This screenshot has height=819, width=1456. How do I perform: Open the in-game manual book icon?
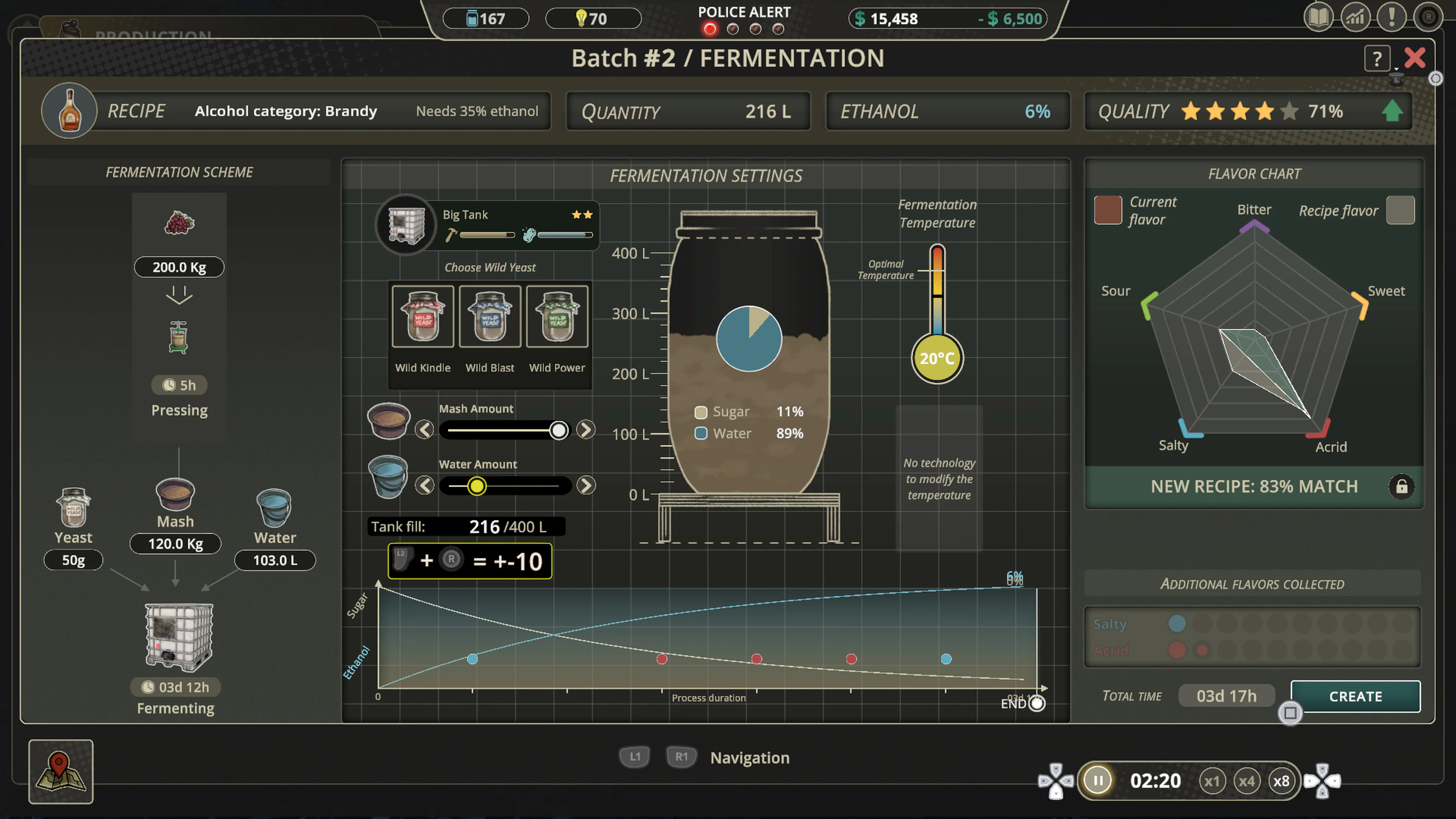pos(1319,17)
